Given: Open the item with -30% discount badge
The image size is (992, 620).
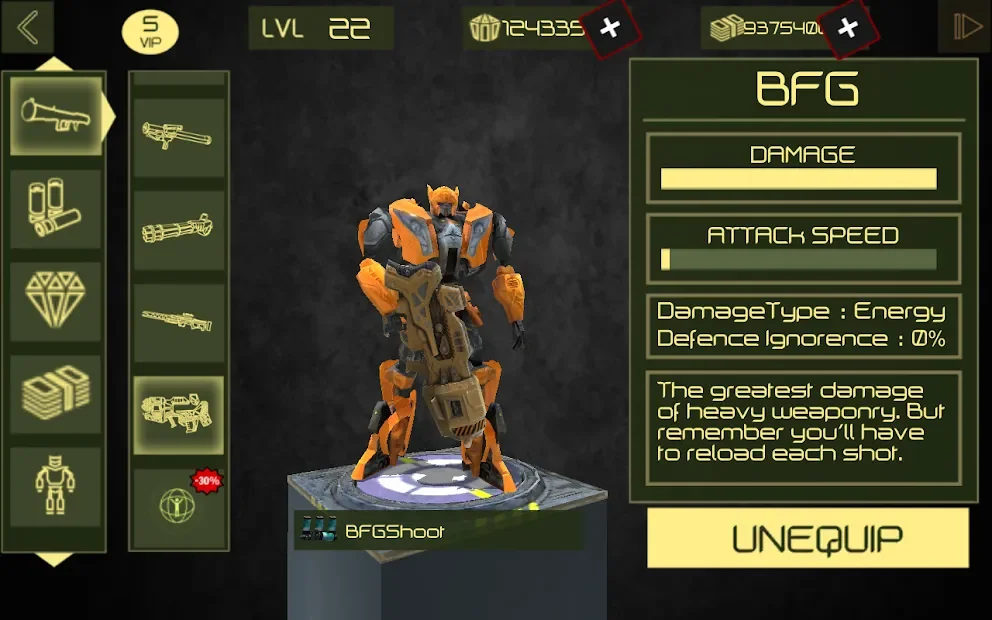Looking at the screenshot, I should pos(178,504).
